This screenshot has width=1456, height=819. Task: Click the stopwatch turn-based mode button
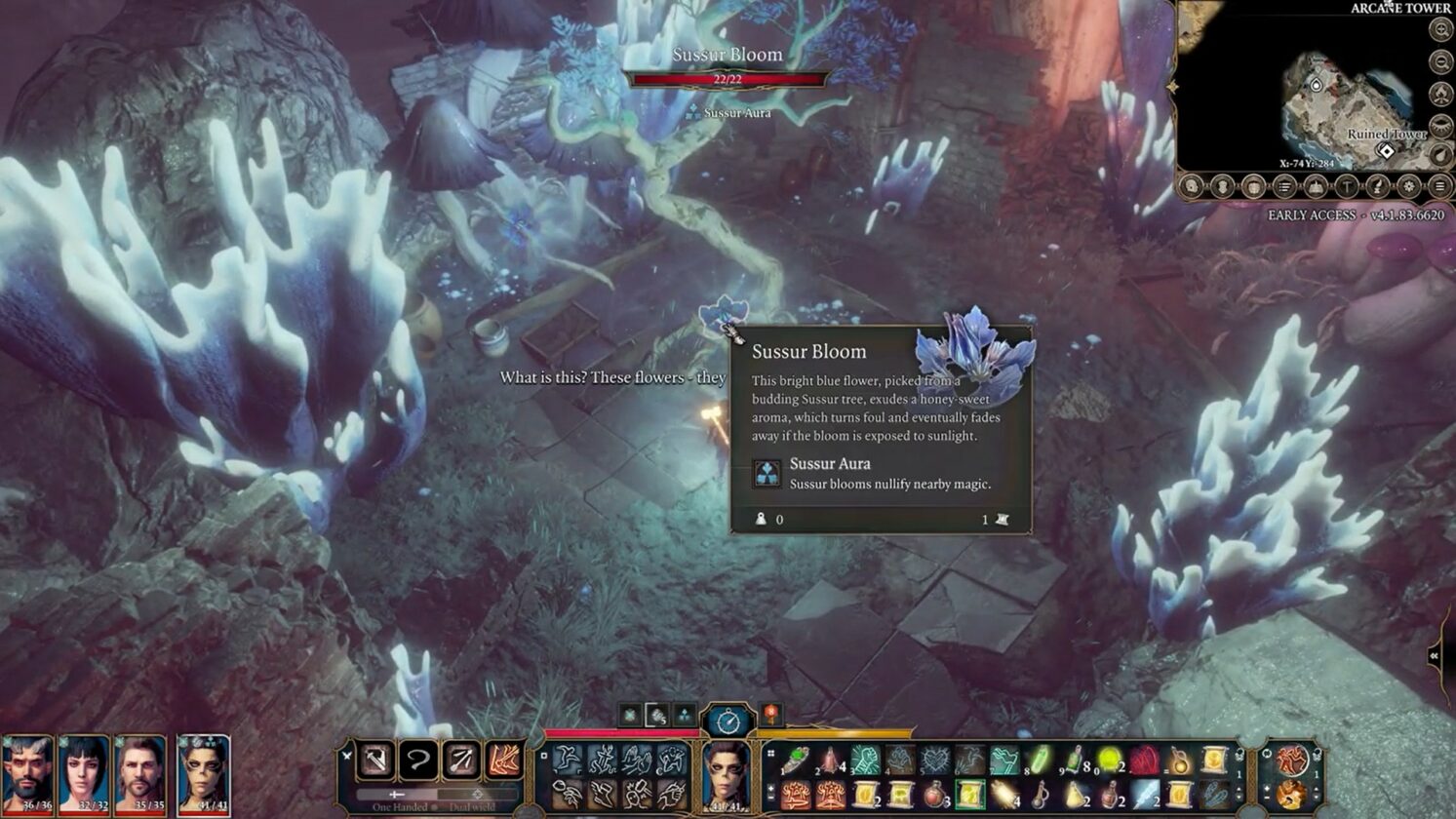click(728, 721)
